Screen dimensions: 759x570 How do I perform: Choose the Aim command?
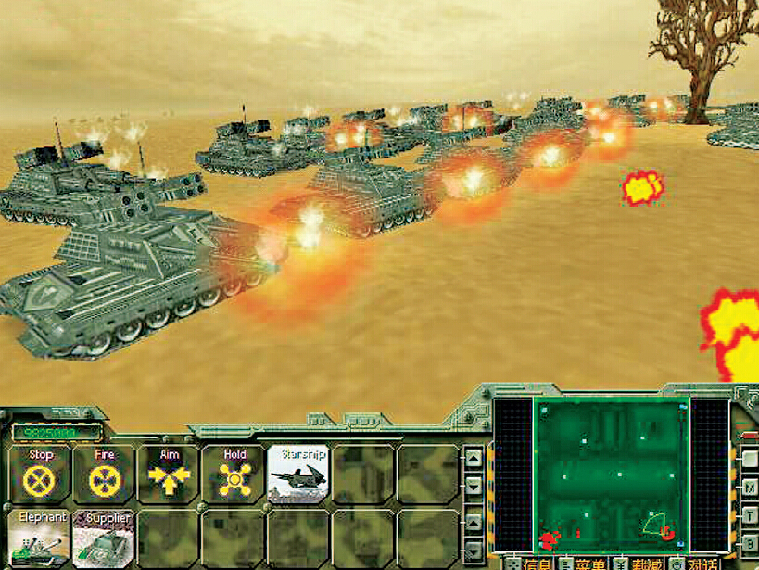click(169, 474)
